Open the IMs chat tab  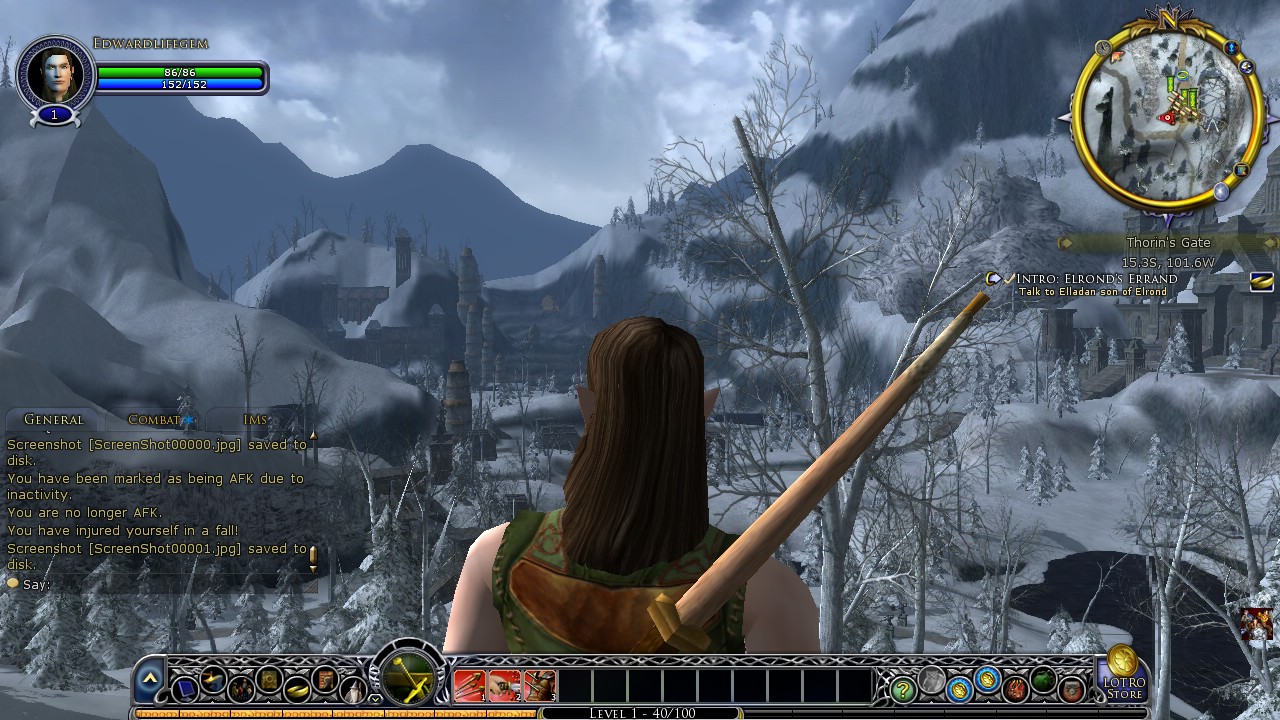coord(255,420)
